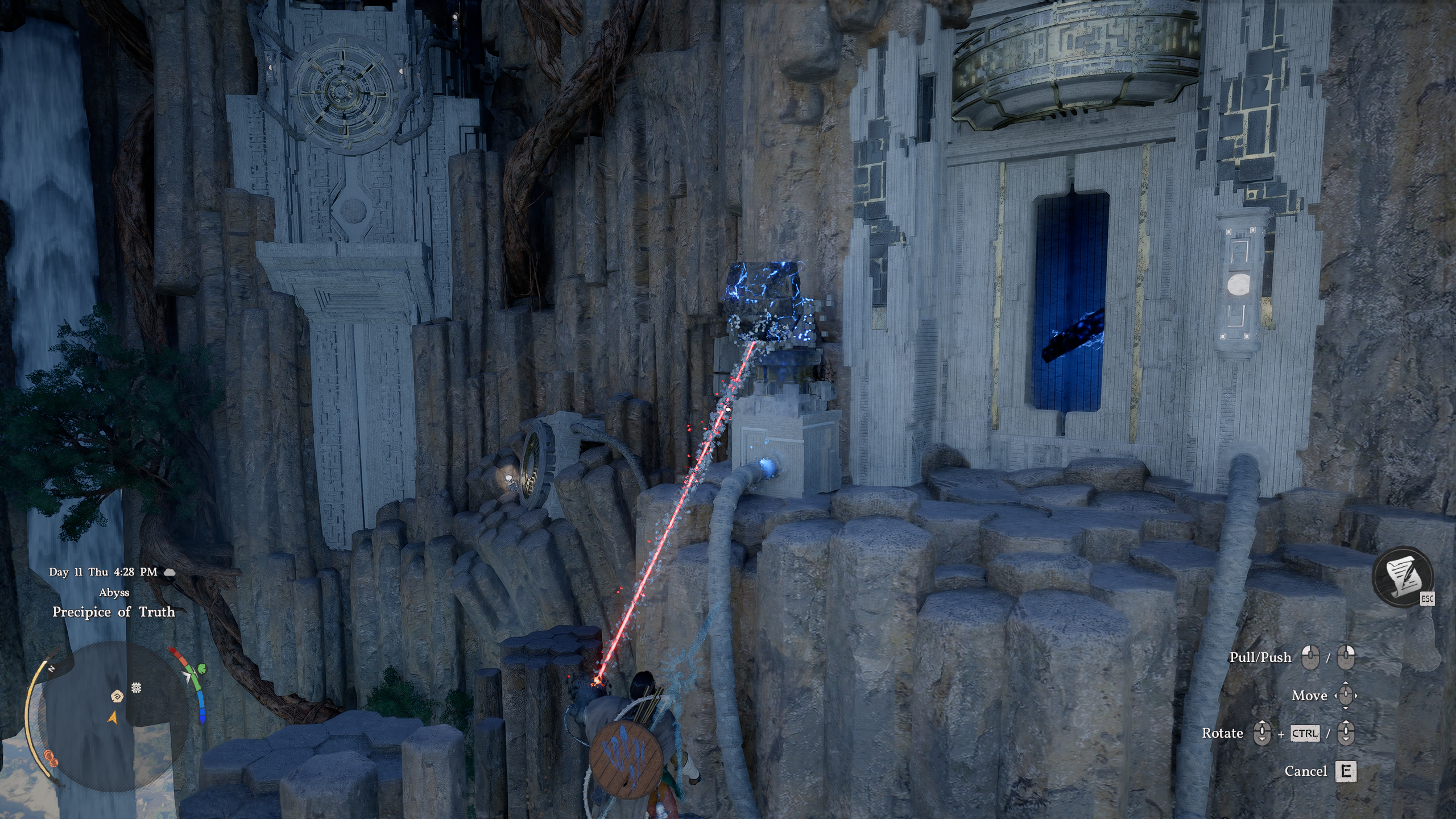The height and width of the screenshot is (819, 1456).
Task: Select the green character portrait beside the minimap
Action: pos(201,669)
